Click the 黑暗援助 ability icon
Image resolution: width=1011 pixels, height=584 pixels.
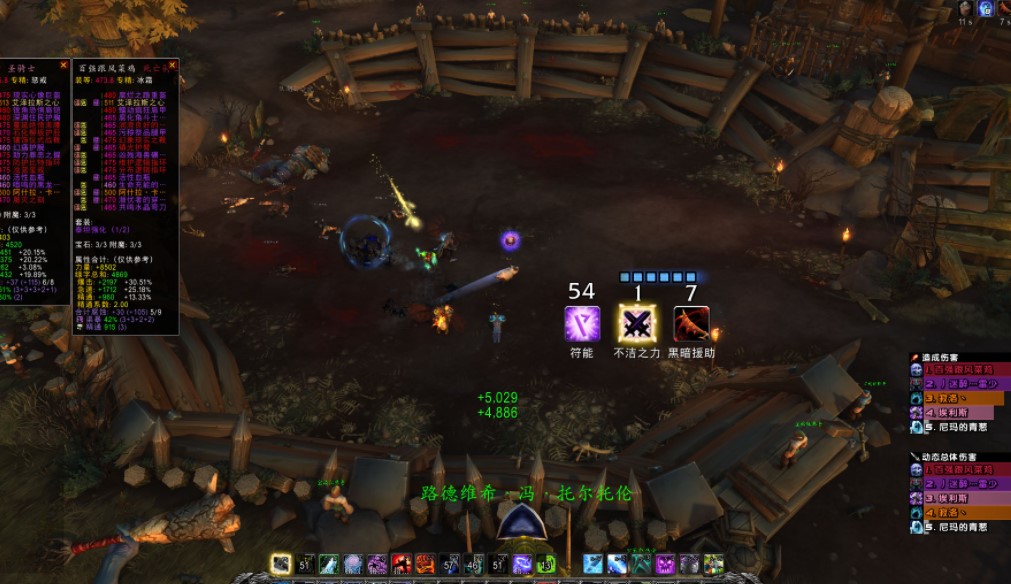pos(691,324)
